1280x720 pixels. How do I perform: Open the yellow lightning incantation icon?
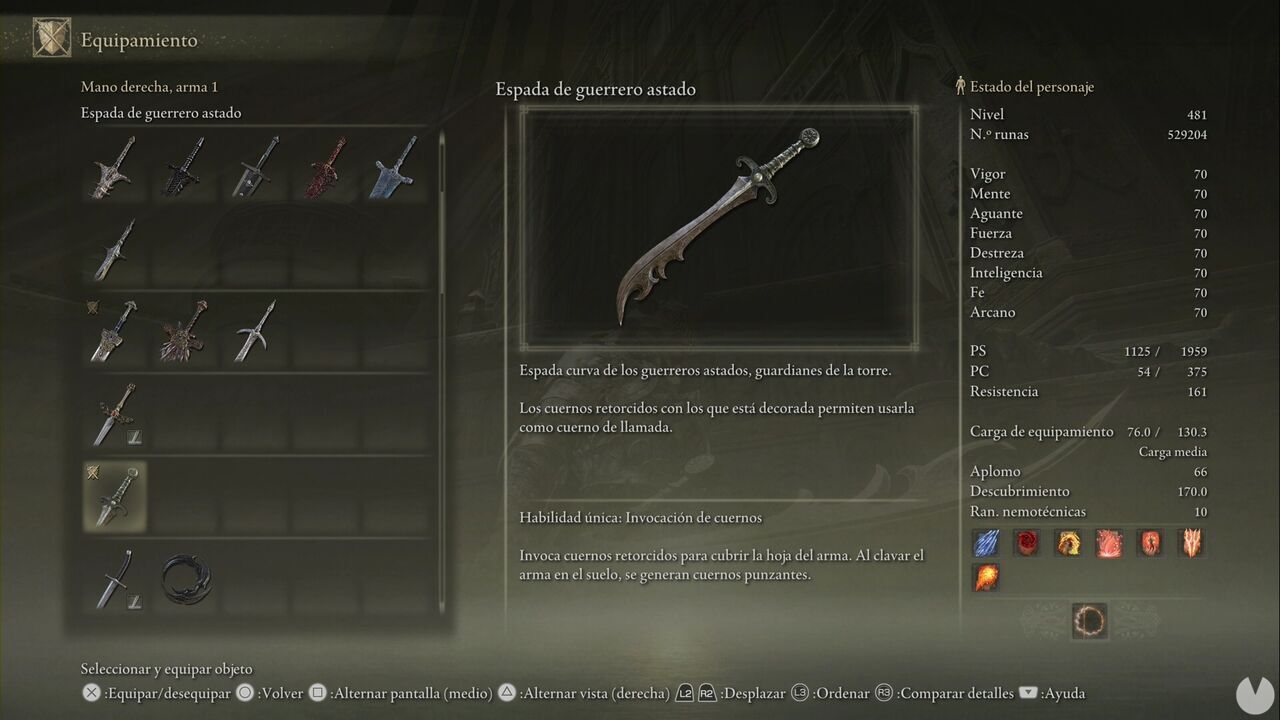click(x=1068, y=542)
